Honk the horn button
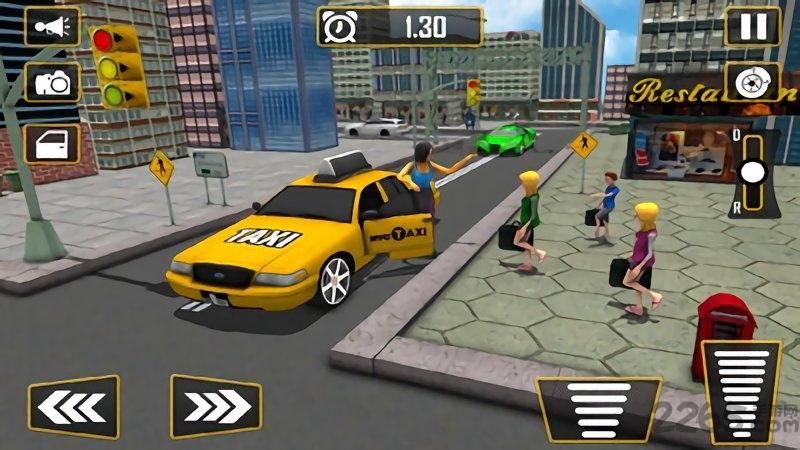800x450 pixels. (x=51, y=26)
